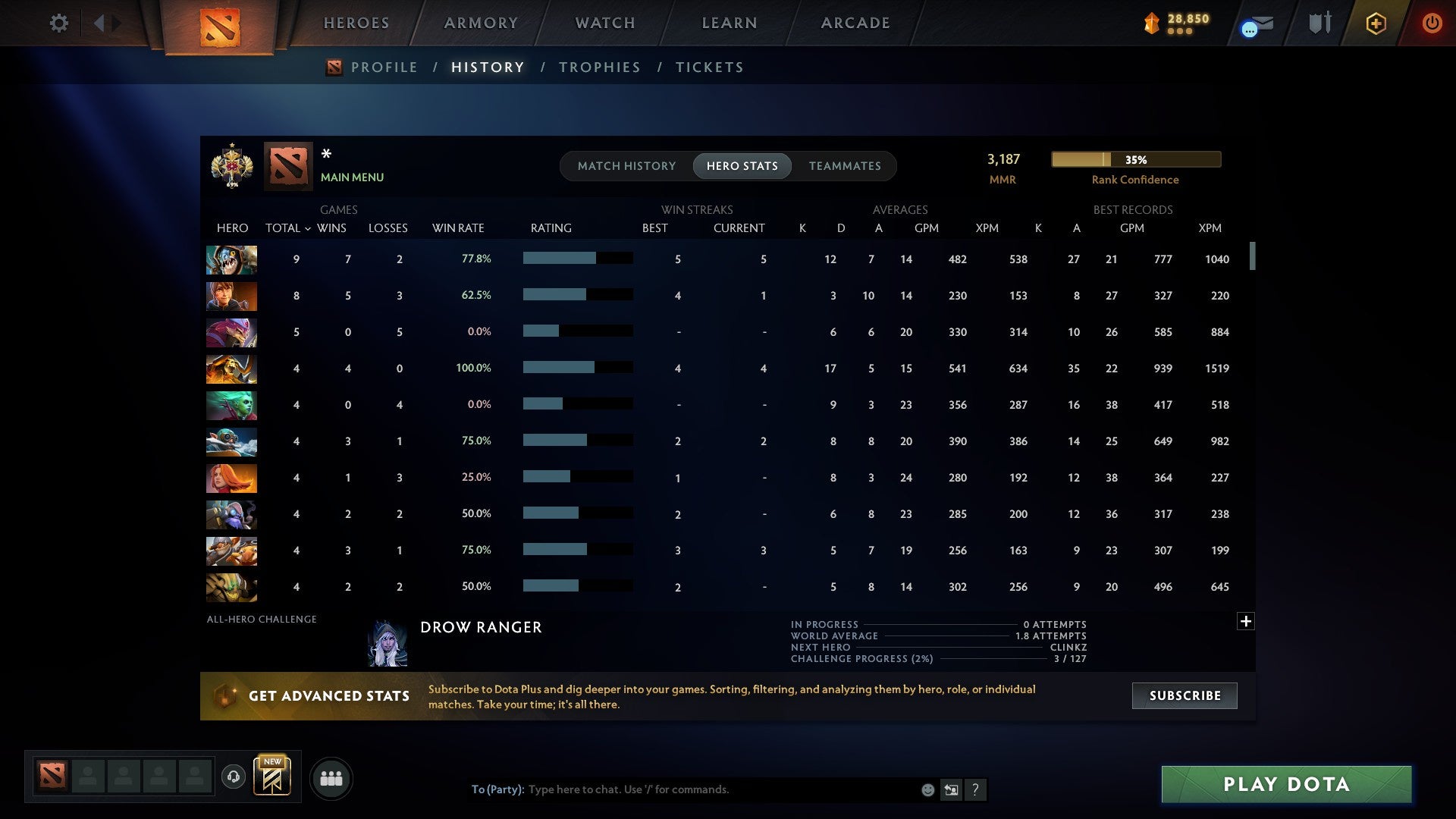Open the armory shield and sword icon

[1319, 23]
